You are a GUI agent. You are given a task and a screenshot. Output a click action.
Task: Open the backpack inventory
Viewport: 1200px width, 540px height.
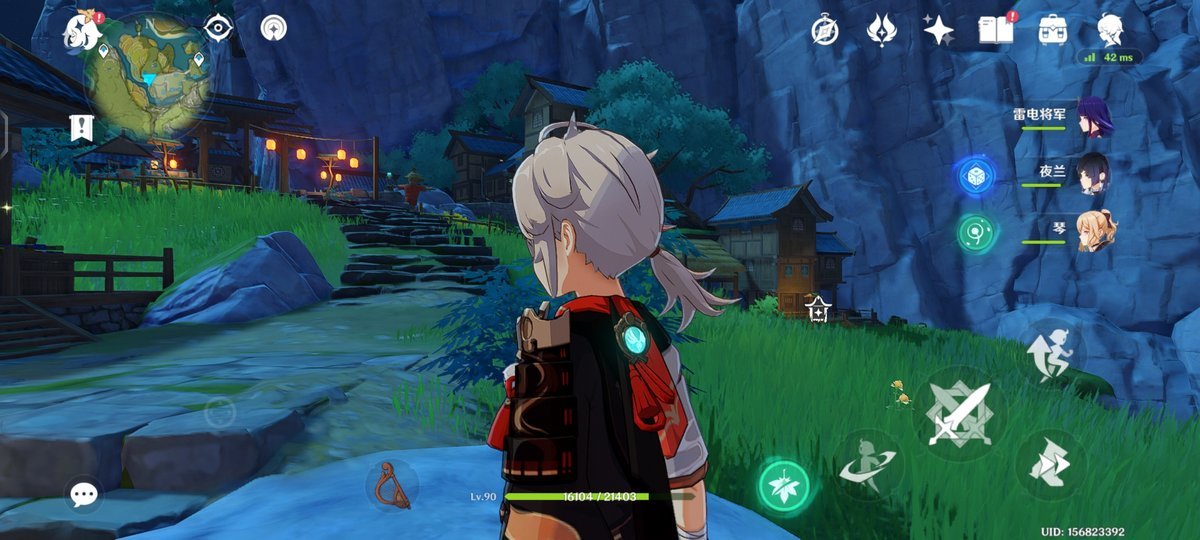pos(1053,31)
